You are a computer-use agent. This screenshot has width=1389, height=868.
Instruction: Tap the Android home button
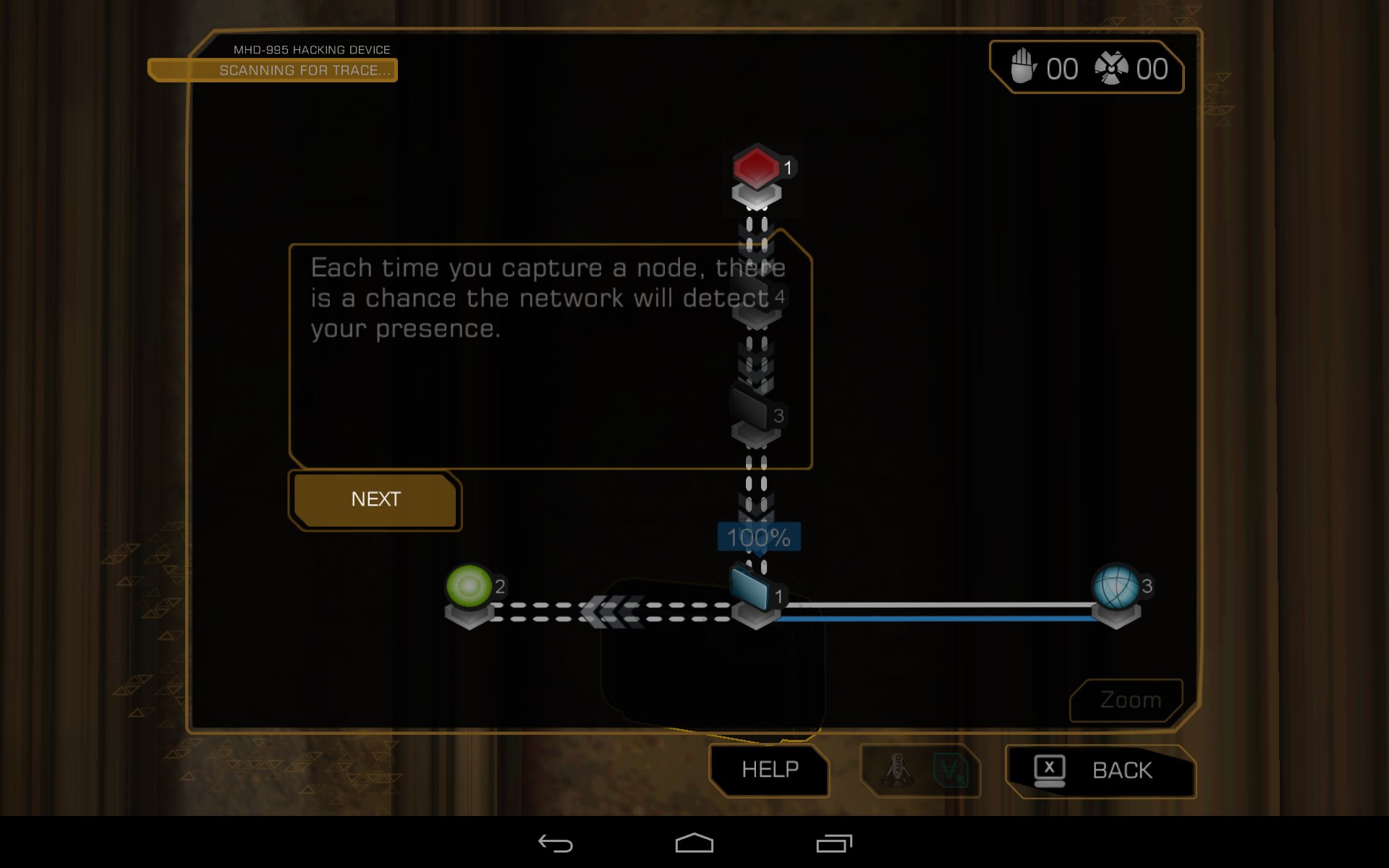(694, 843)
